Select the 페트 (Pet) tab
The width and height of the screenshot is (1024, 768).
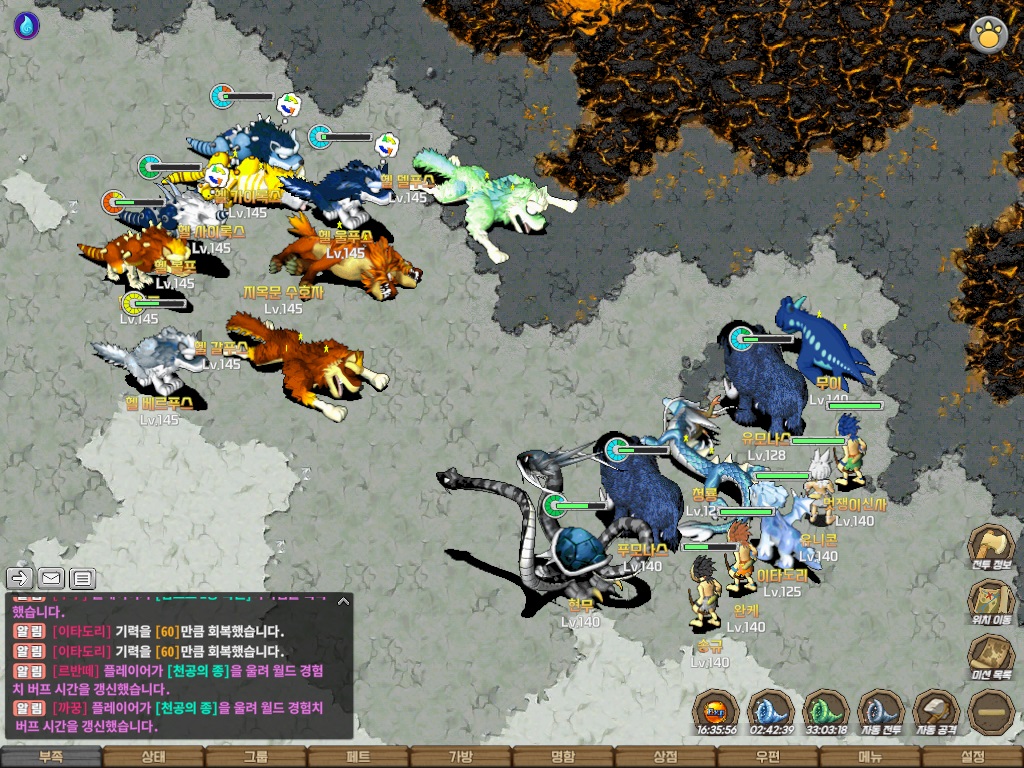[358, 757]
